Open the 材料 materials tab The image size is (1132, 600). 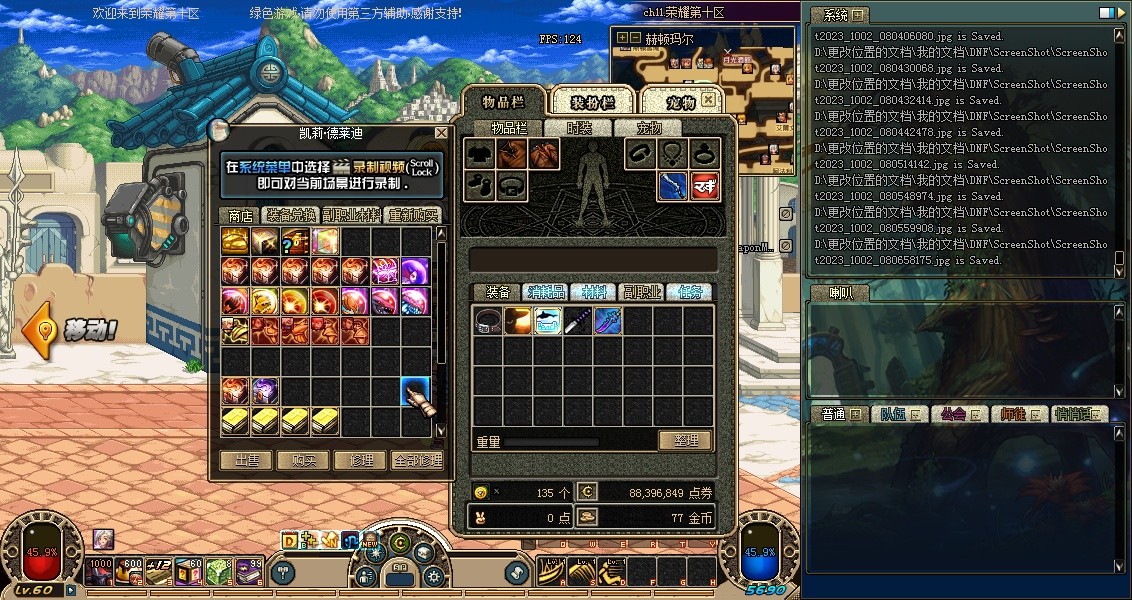pos(594,292)
